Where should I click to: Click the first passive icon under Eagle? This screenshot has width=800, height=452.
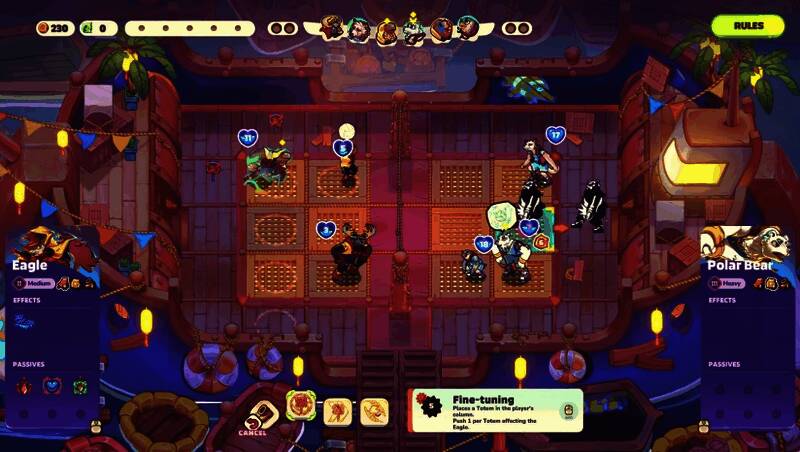pos(23,386)
